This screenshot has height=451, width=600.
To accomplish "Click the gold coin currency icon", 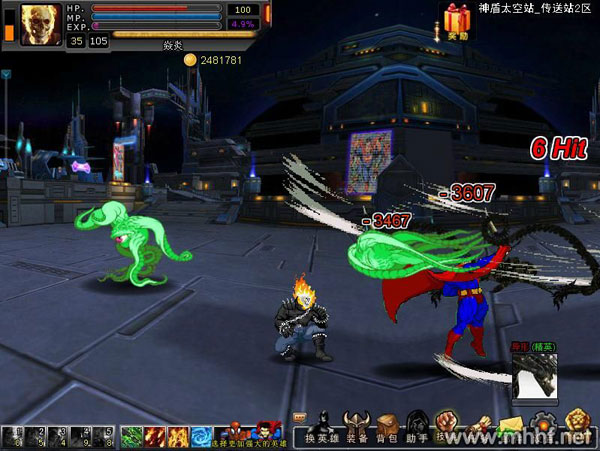I will (190, 61).
